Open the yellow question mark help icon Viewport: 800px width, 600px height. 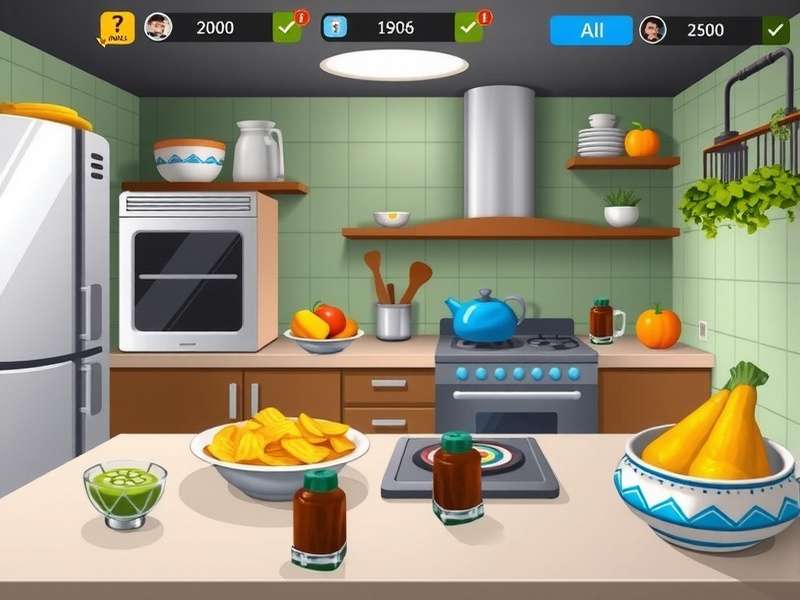[x=117, y=27]
